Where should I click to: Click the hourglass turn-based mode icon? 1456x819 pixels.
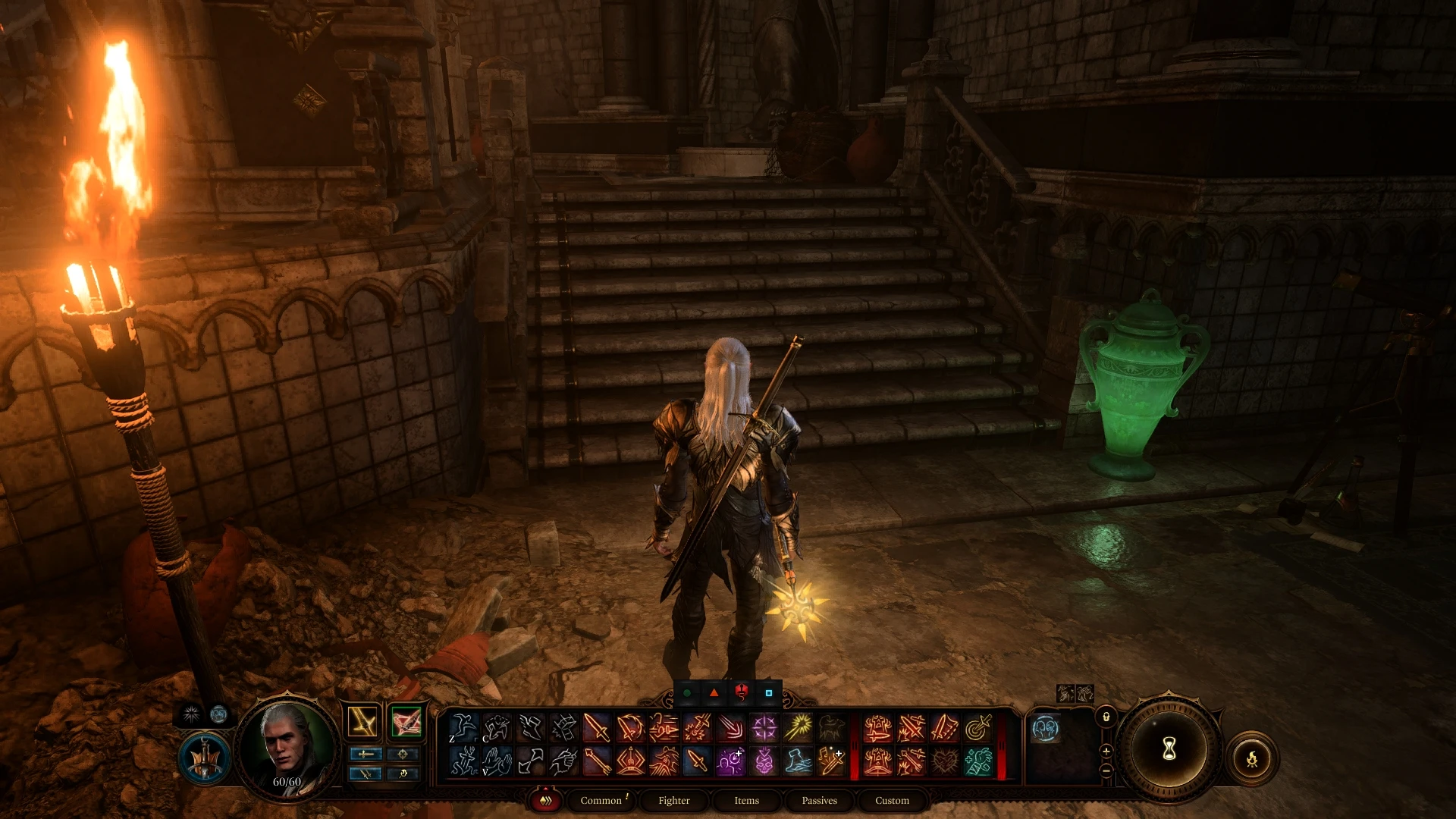tap(1169, 748)
